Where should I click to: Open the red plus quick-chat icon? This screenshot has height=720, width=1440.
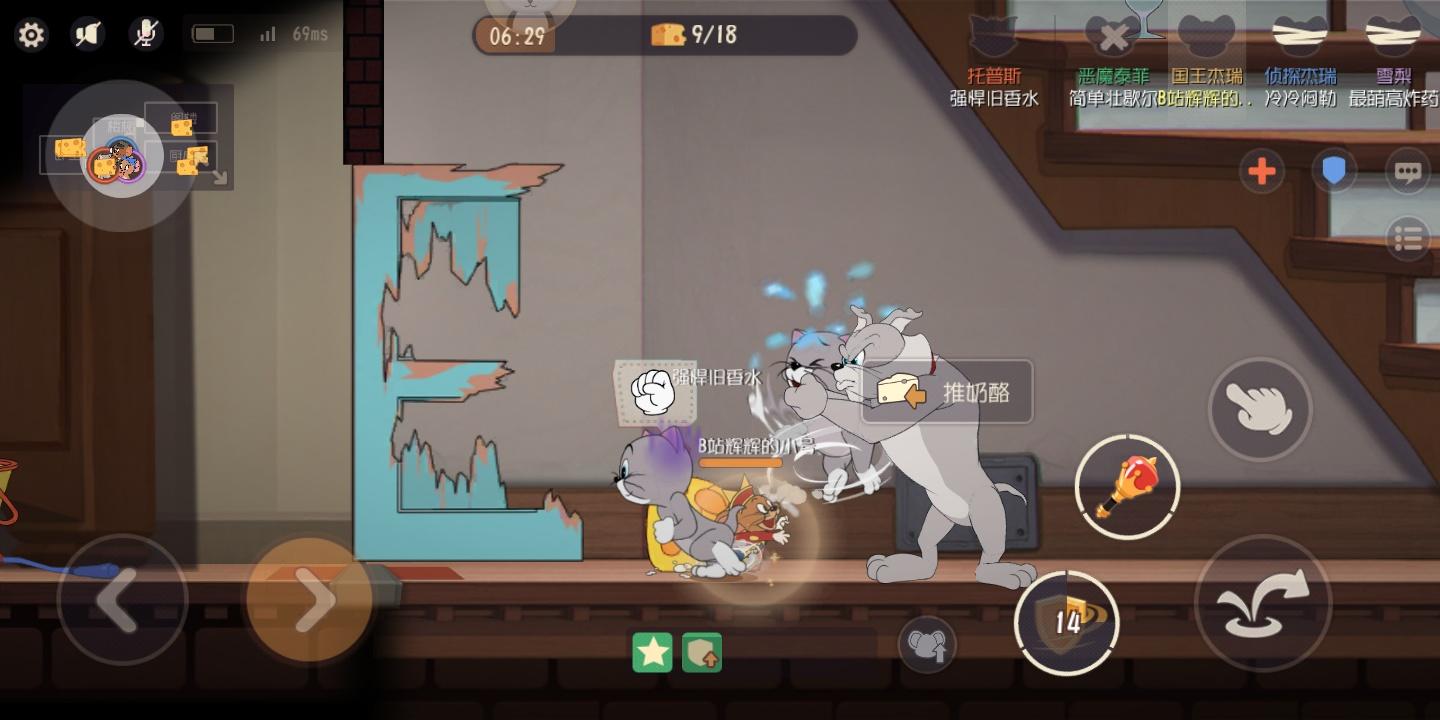coord(1261,171)
